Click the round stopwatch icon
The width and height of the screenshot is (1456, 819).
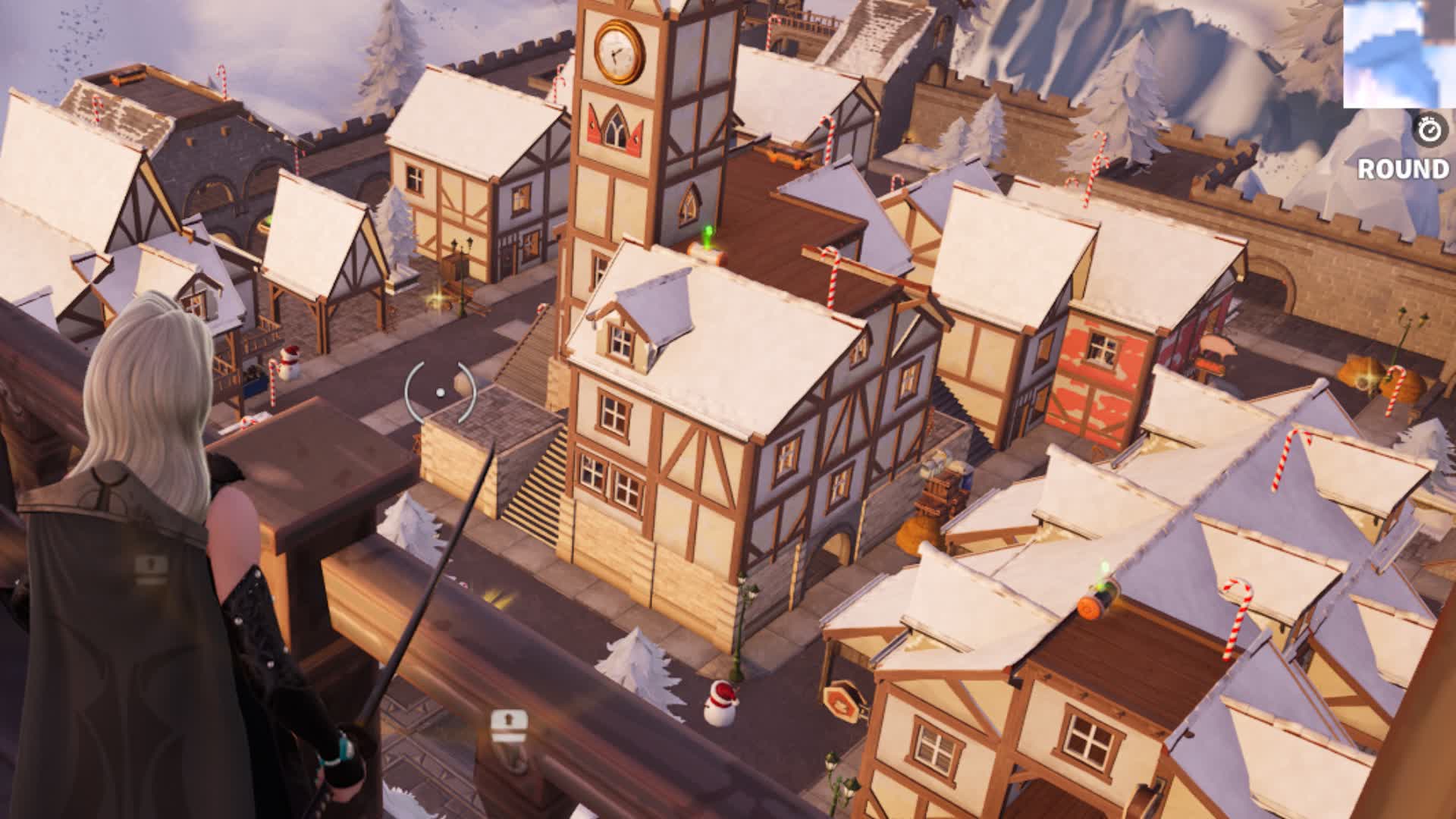pos(1430,130)
